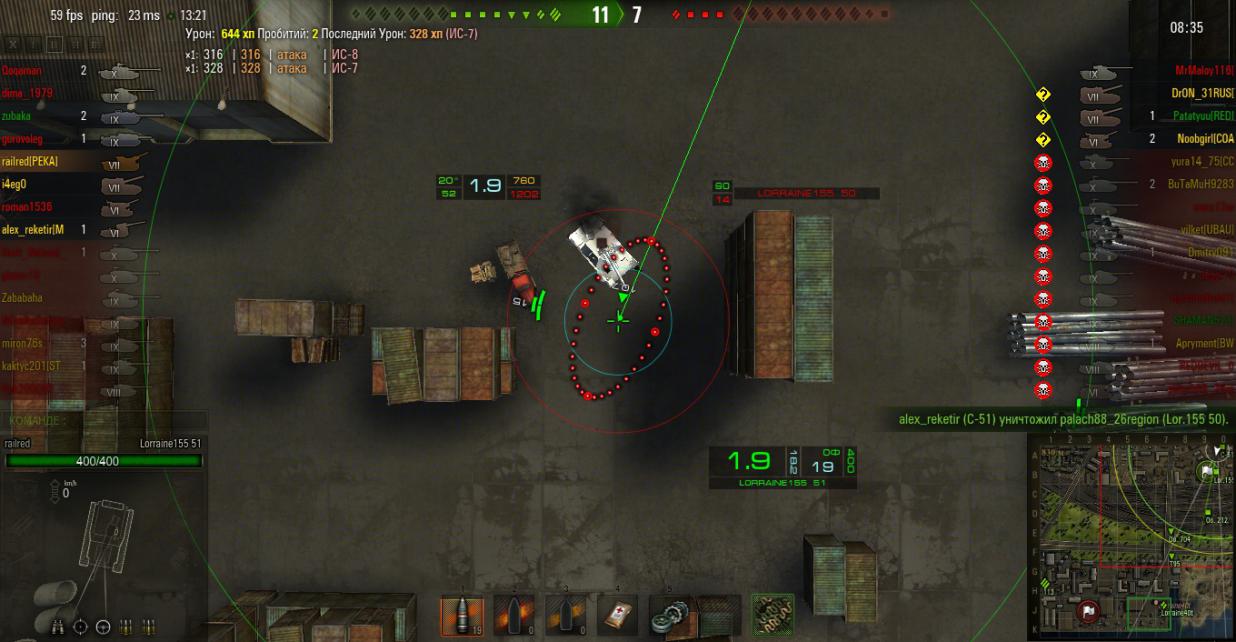Select enemy Noobgirl in the right panel

tap(1206, 139)
